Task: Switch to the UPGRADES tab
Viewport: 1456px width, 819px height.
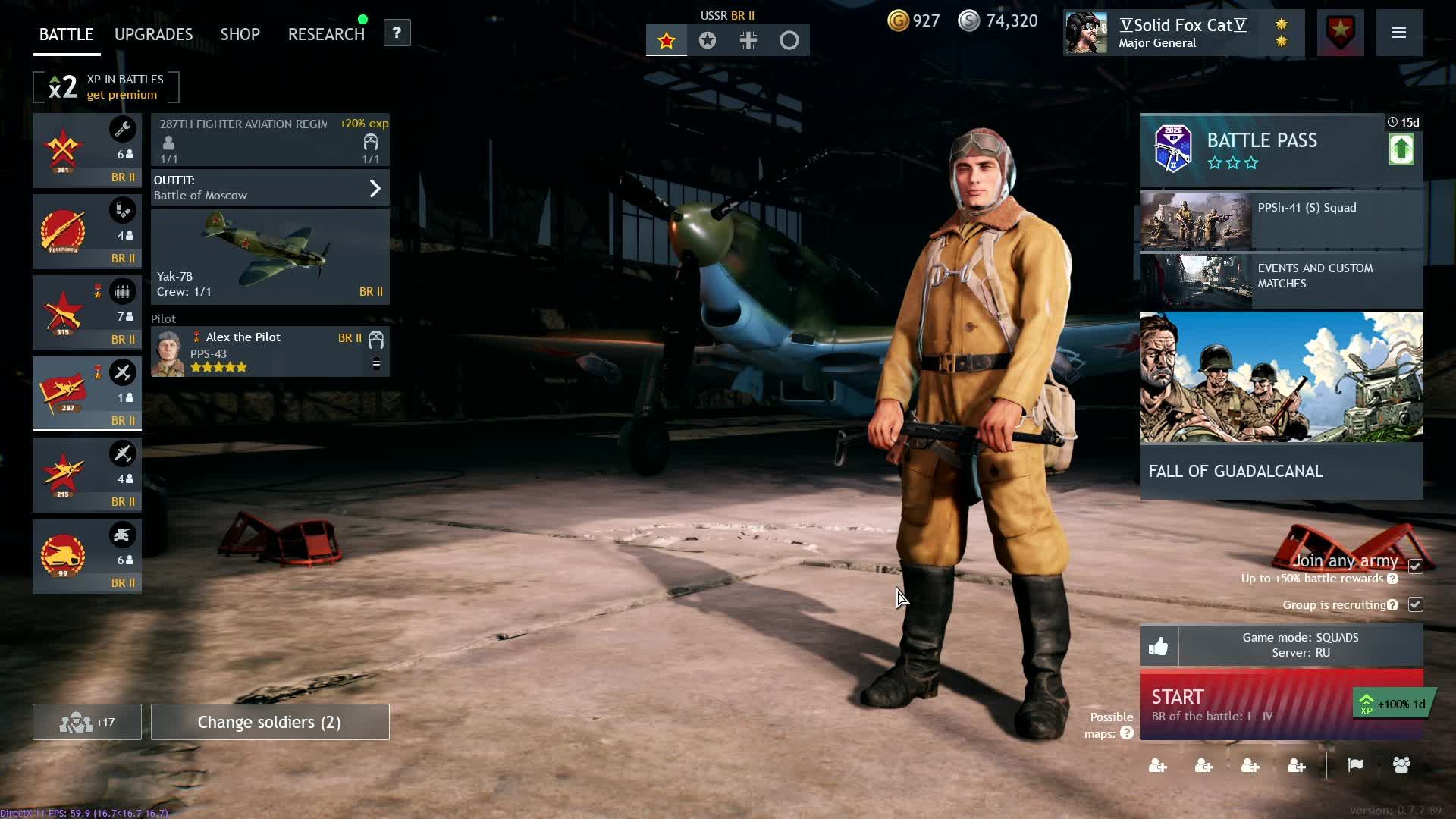Action: [x=153, y=34]
